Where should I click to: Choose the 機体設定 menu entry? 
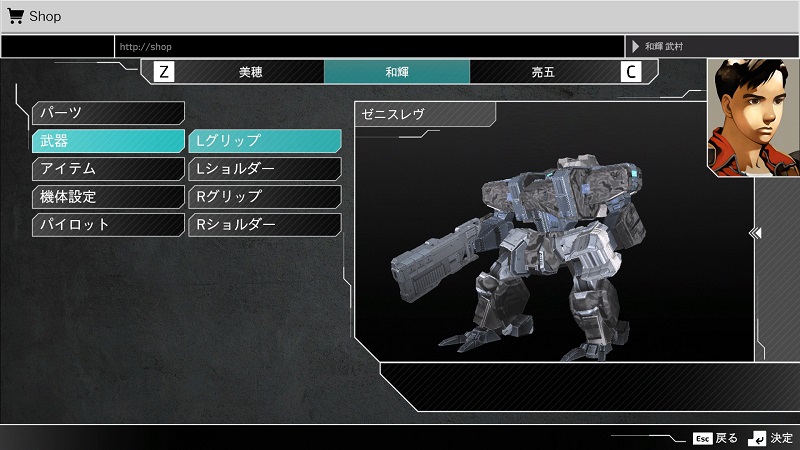(108, 197)
